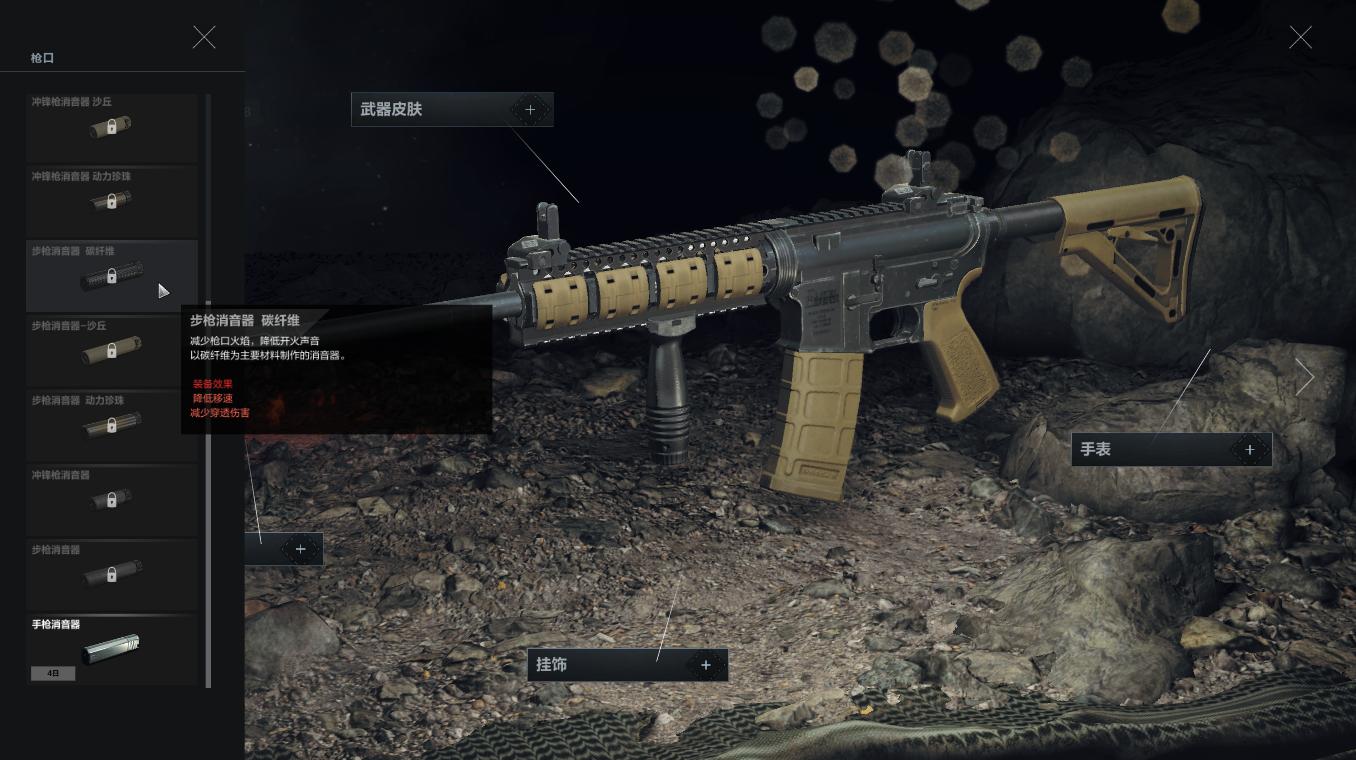
Task: Select 冲锋枪消音器 沙丘 suppressor item
Action: (x=111, y=128)
